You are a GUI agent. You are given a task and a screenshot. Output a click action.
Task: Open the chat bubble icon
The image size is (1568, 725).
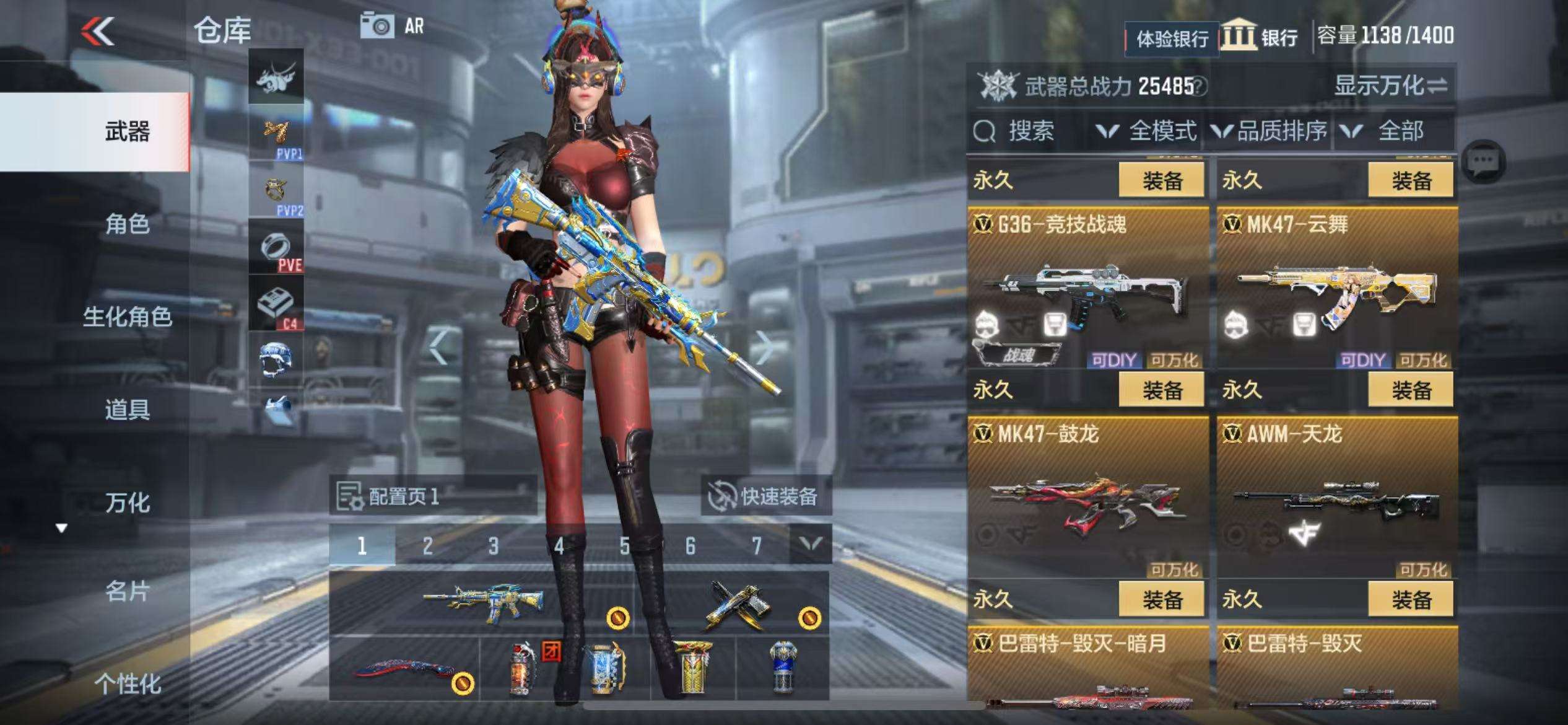pos(1483,161)
